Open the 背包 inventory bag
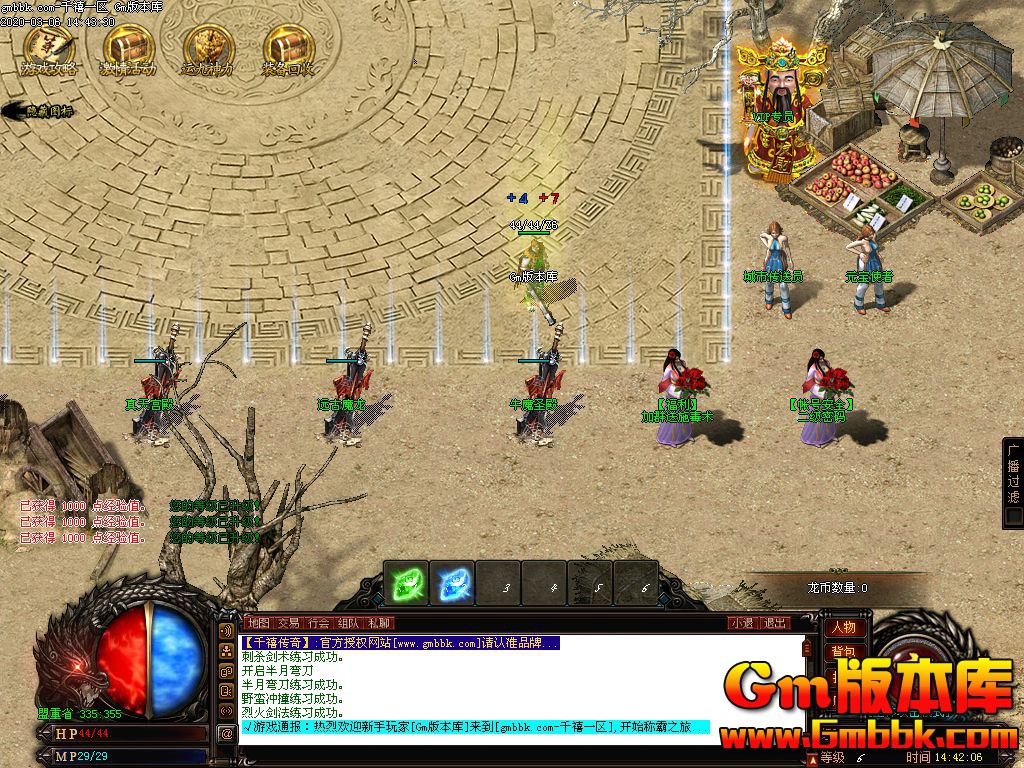This screenshot has height=768, width=1024. tap(843, 652)
